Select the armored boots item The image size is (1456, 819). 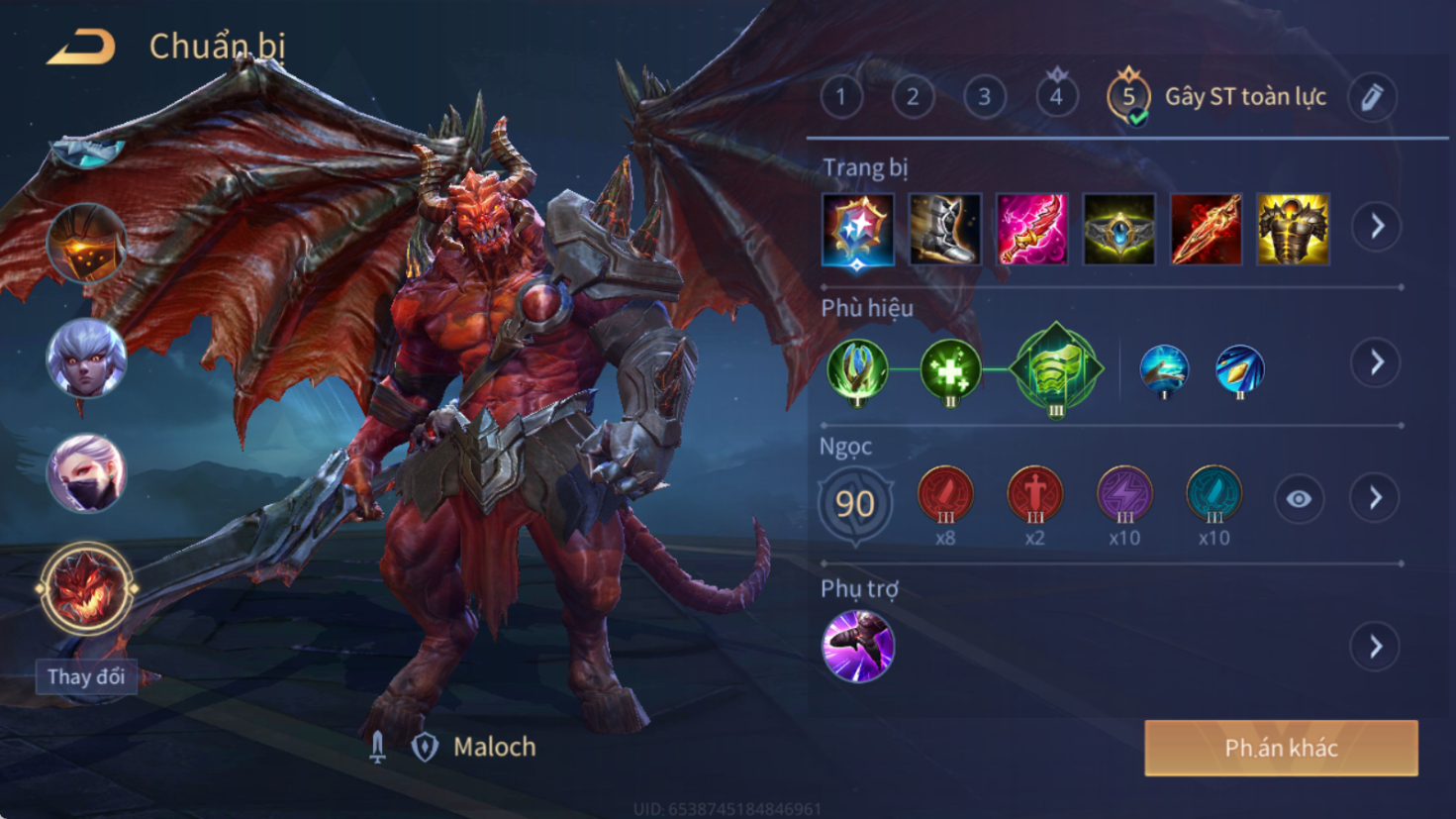(944, 230)
